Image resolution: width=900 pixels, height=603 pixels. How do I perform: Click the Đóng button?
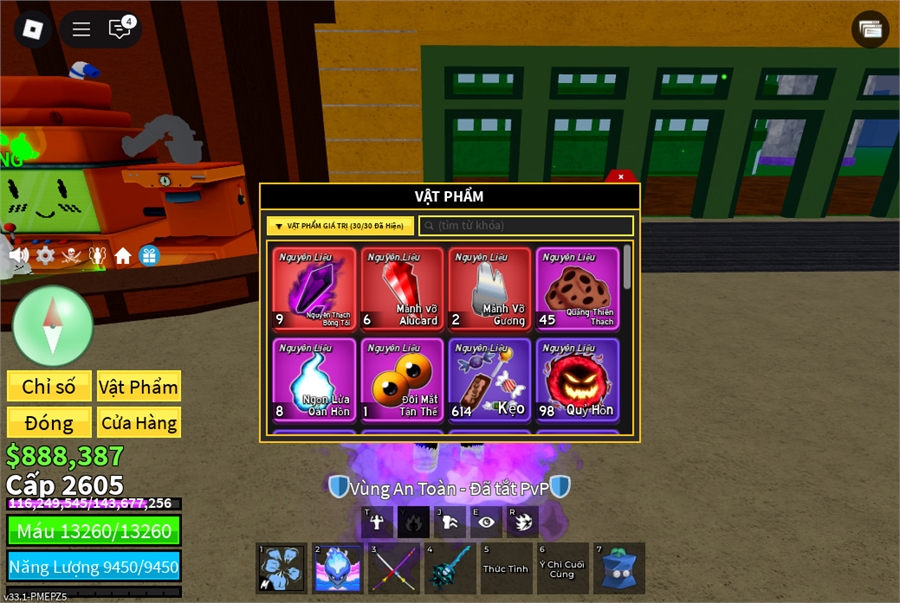coord(49,423)
